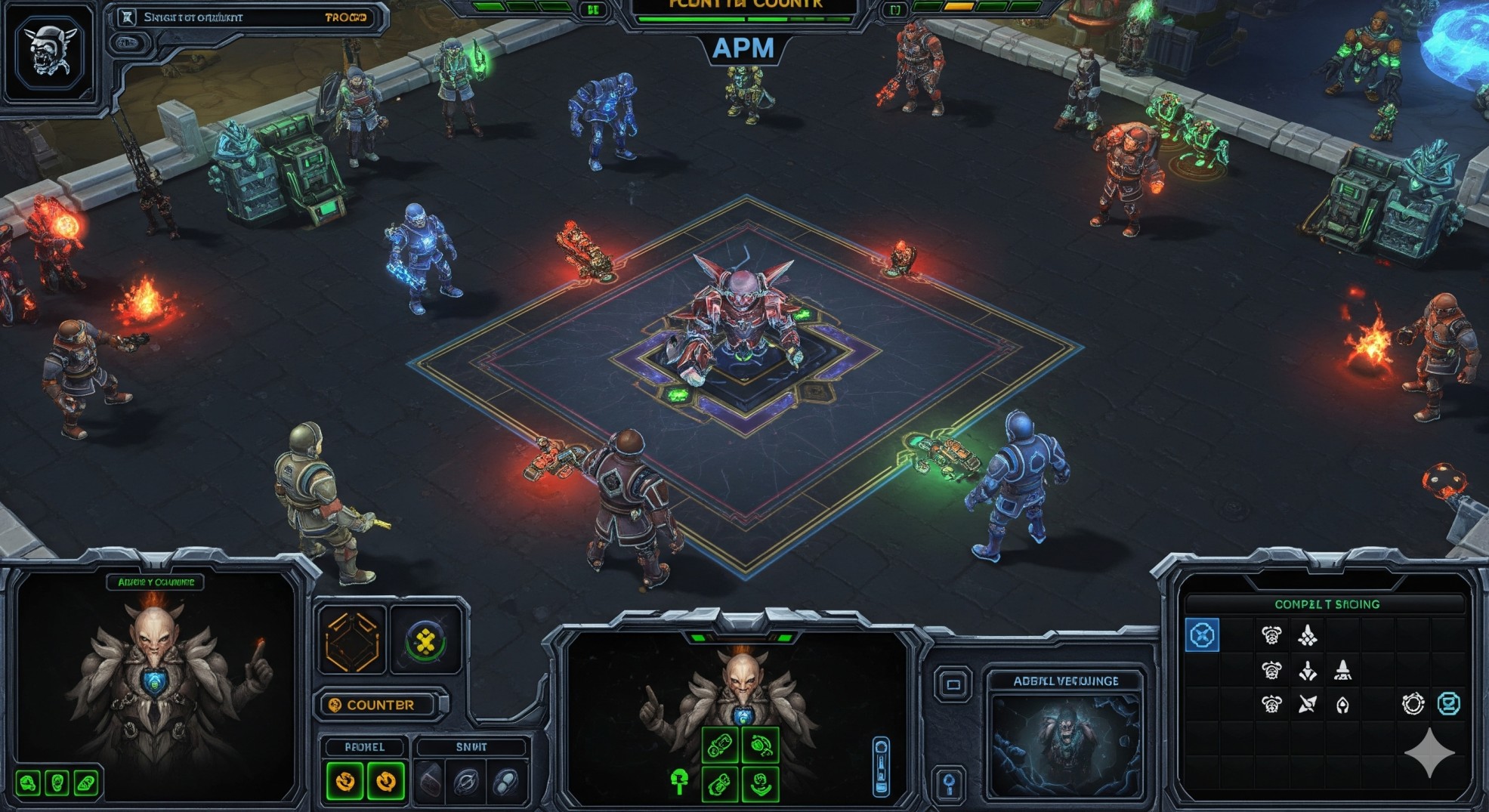Click the blue hexagon icon in Compel T Shoing grid
The height and width of the screenshot is (812, 1489).
(x=1202, y=634)
